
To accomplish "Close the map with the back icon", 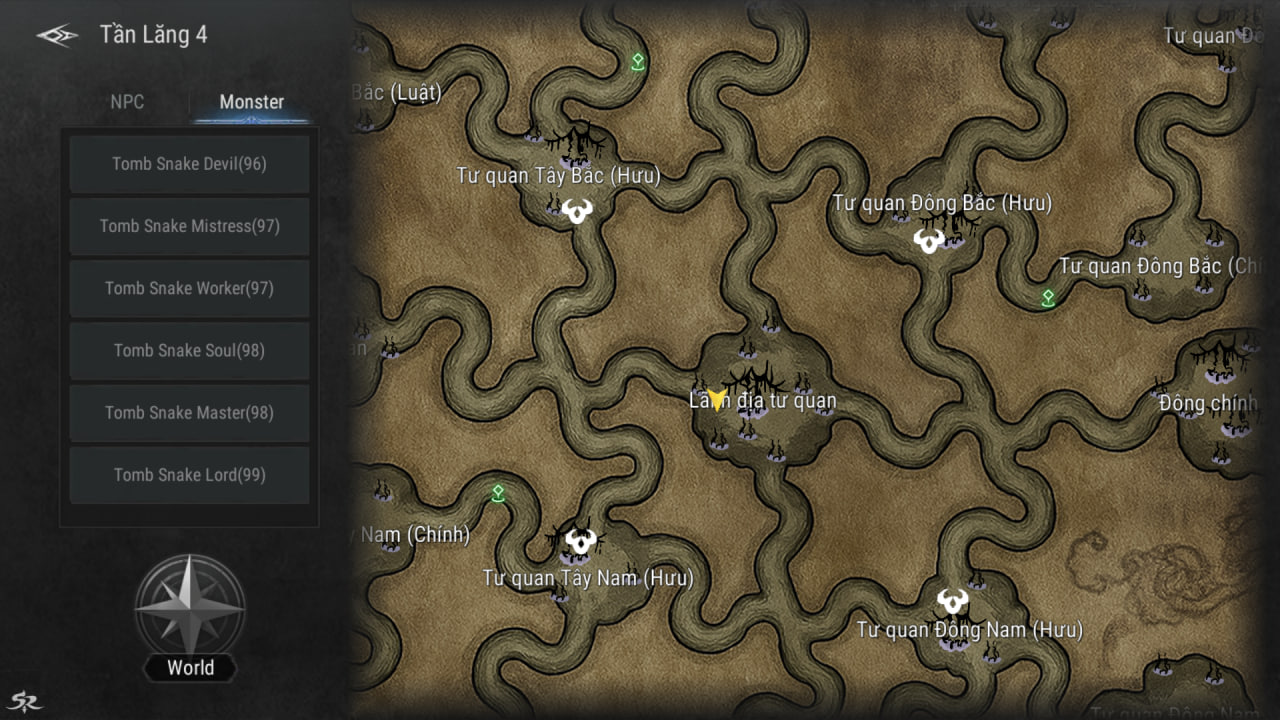I will [57, 36].
